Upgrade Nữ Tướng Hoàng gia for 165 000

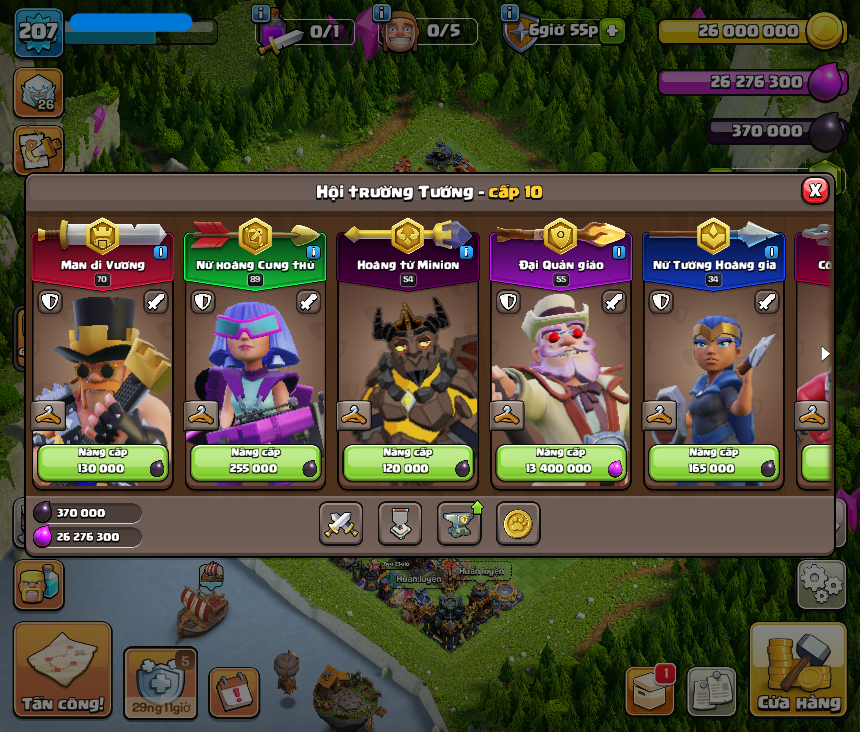[x=714, y=462]
